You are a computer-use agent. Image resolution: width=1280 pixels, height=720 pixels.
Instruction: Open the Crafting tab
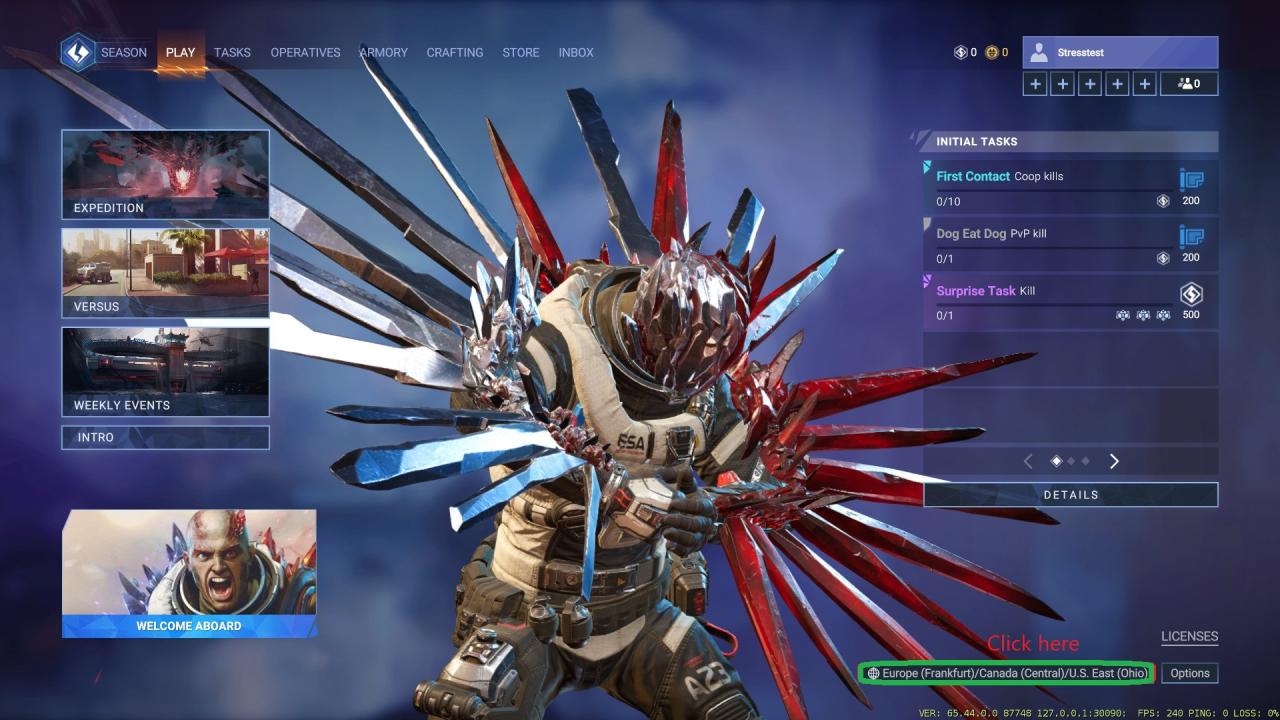coord(454,52)
